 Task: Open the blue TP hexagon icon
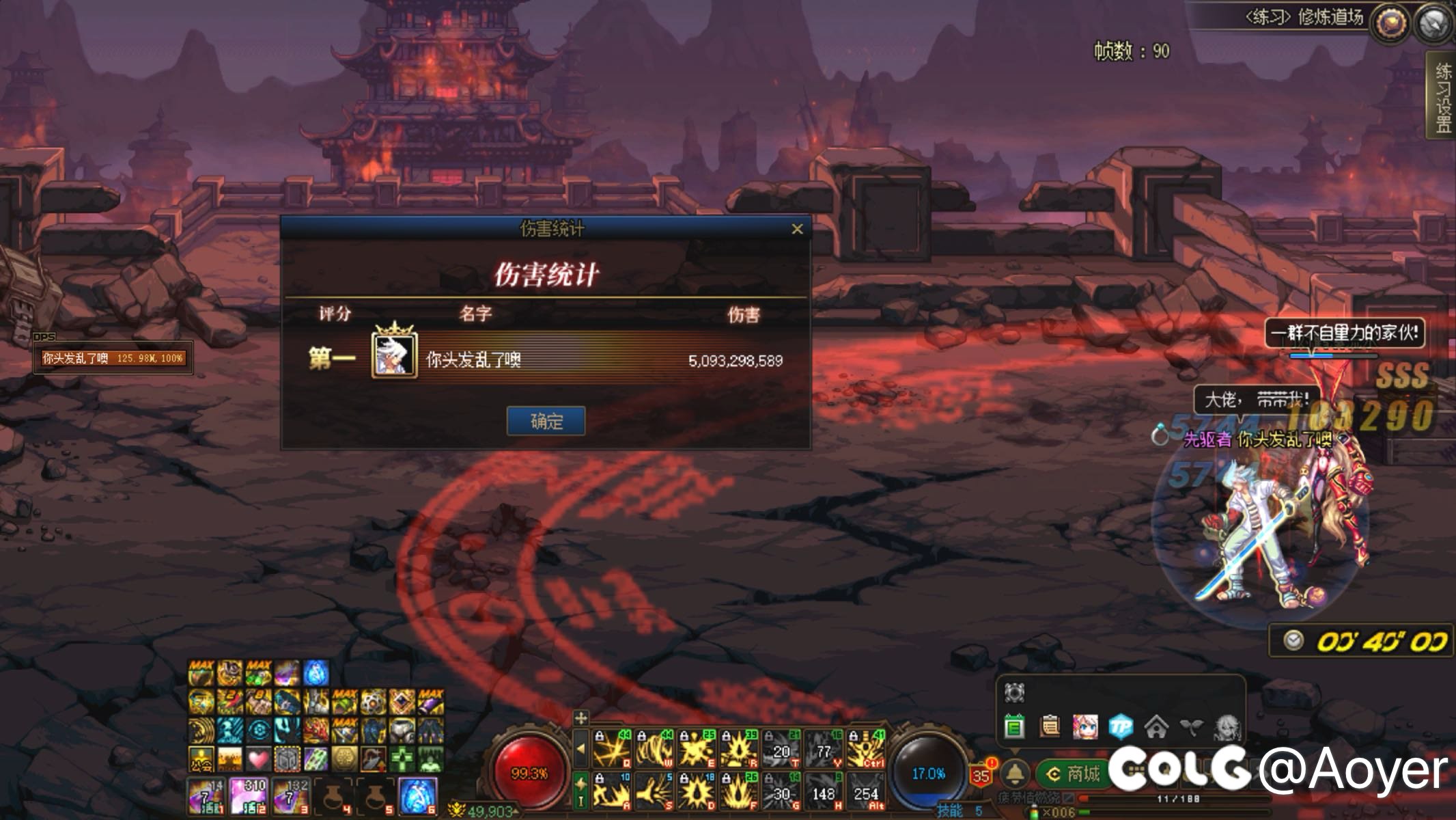point(1121,726)
